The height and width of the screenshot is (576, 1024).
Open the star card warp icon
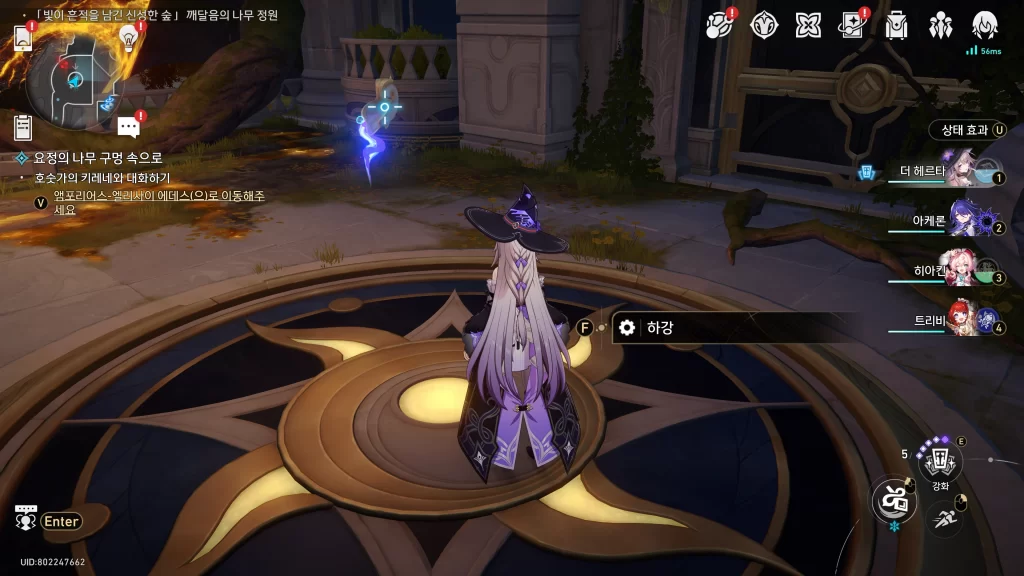(852, 25)
